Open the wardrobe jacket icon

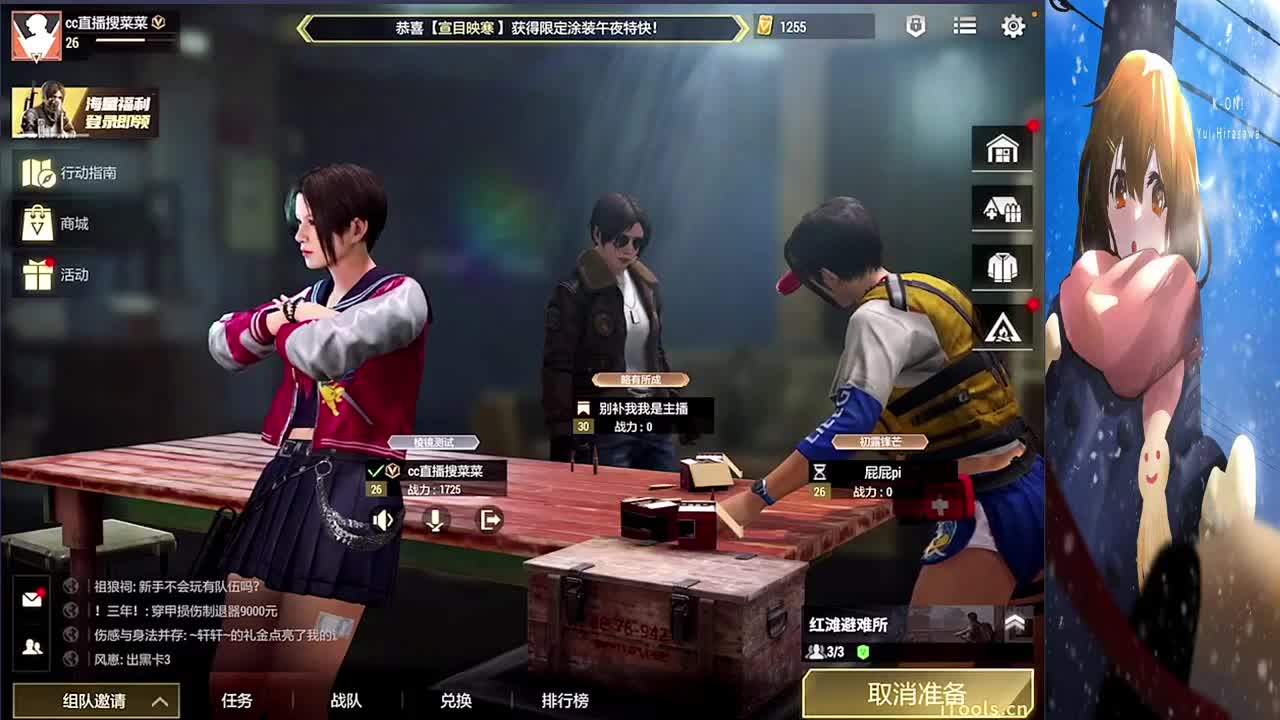[x=1002, y=266]
